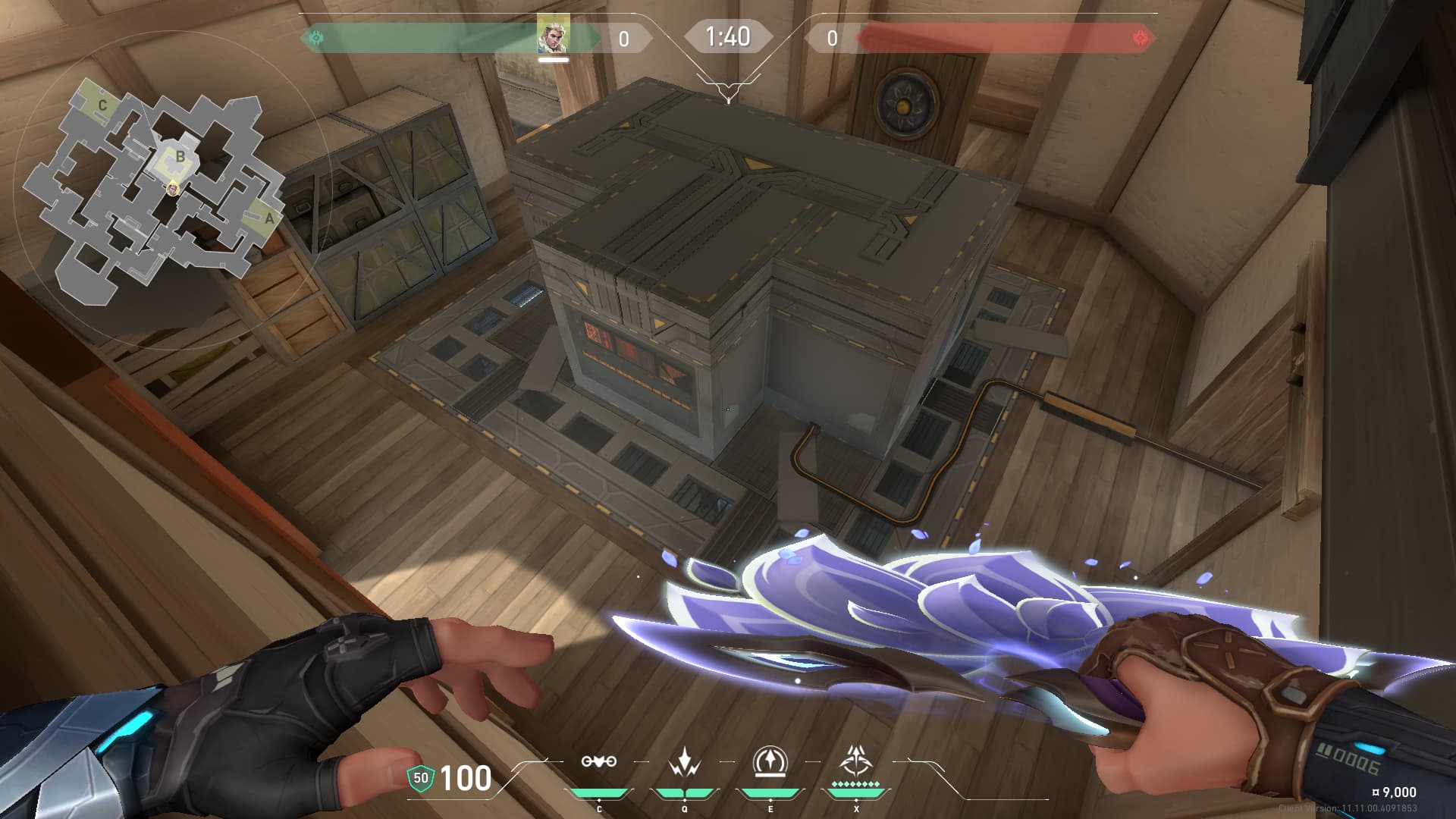Activate the C ability with the tripwire icon
This screenshot has width=1456, height=819.
(598, 761)
